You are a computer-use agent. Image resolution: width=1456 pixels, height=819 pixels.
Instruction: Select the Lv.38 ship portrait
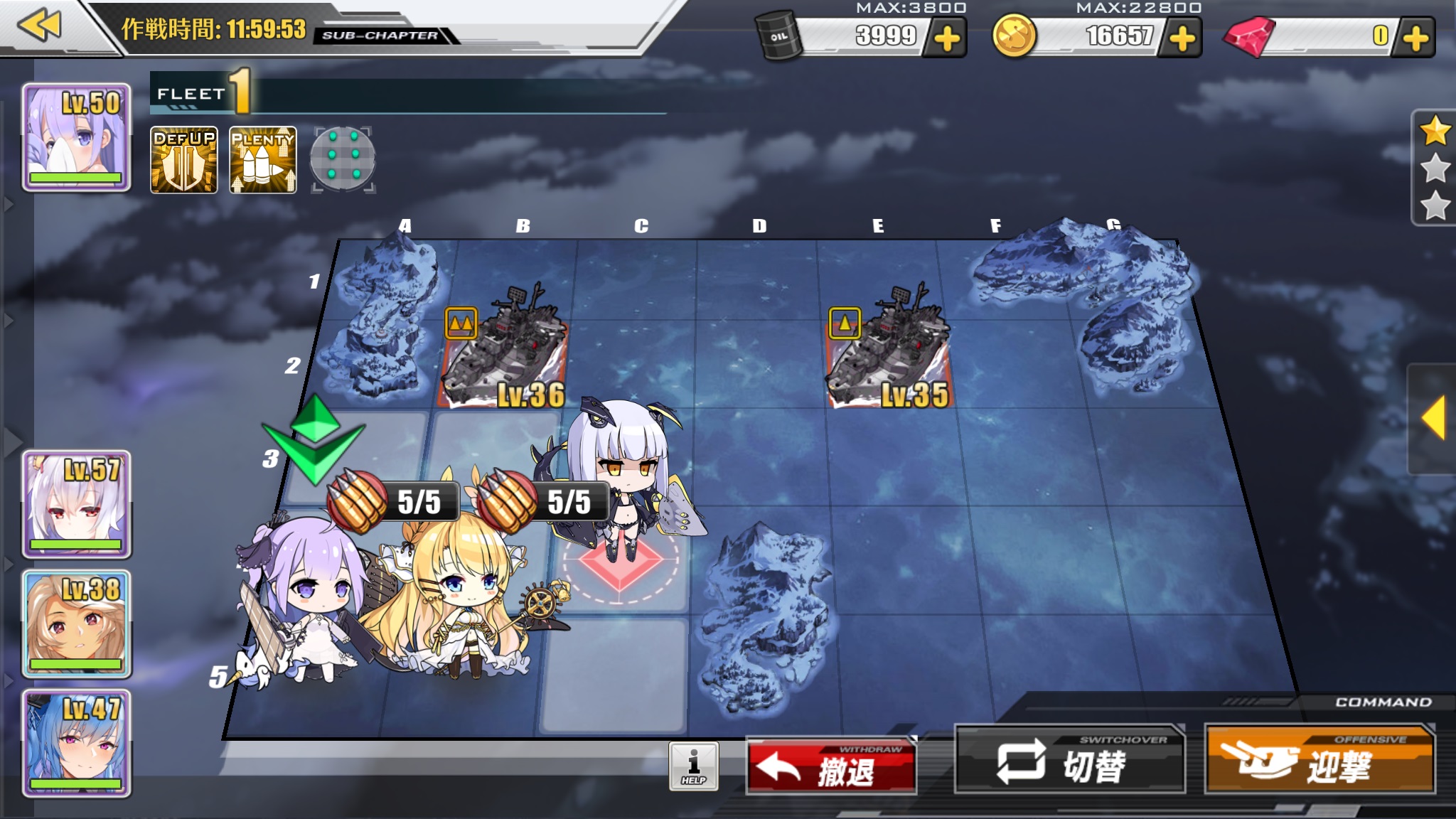(77, 623)
